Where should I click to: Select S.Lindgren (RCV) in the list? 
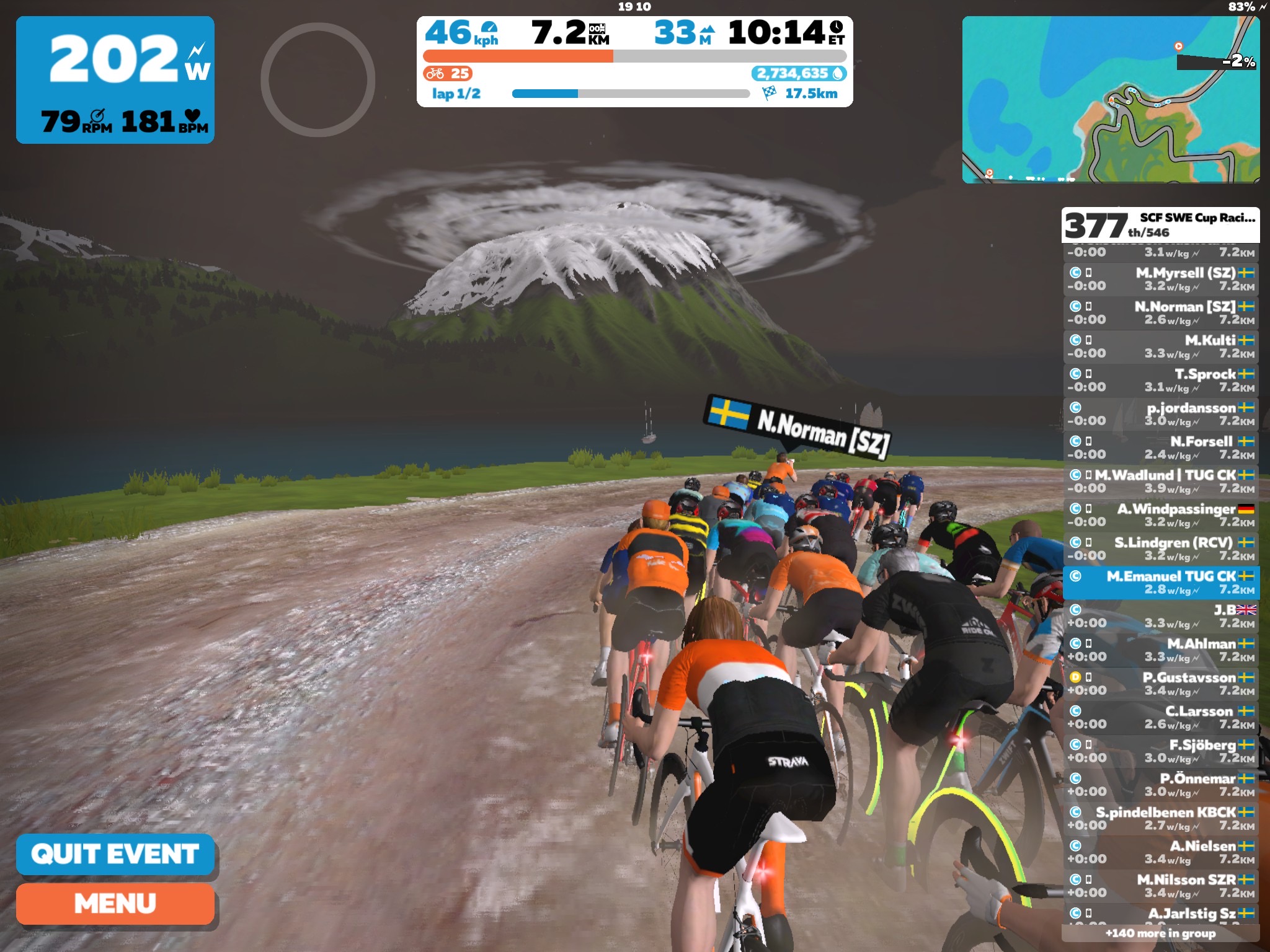tap(1161, 549)
